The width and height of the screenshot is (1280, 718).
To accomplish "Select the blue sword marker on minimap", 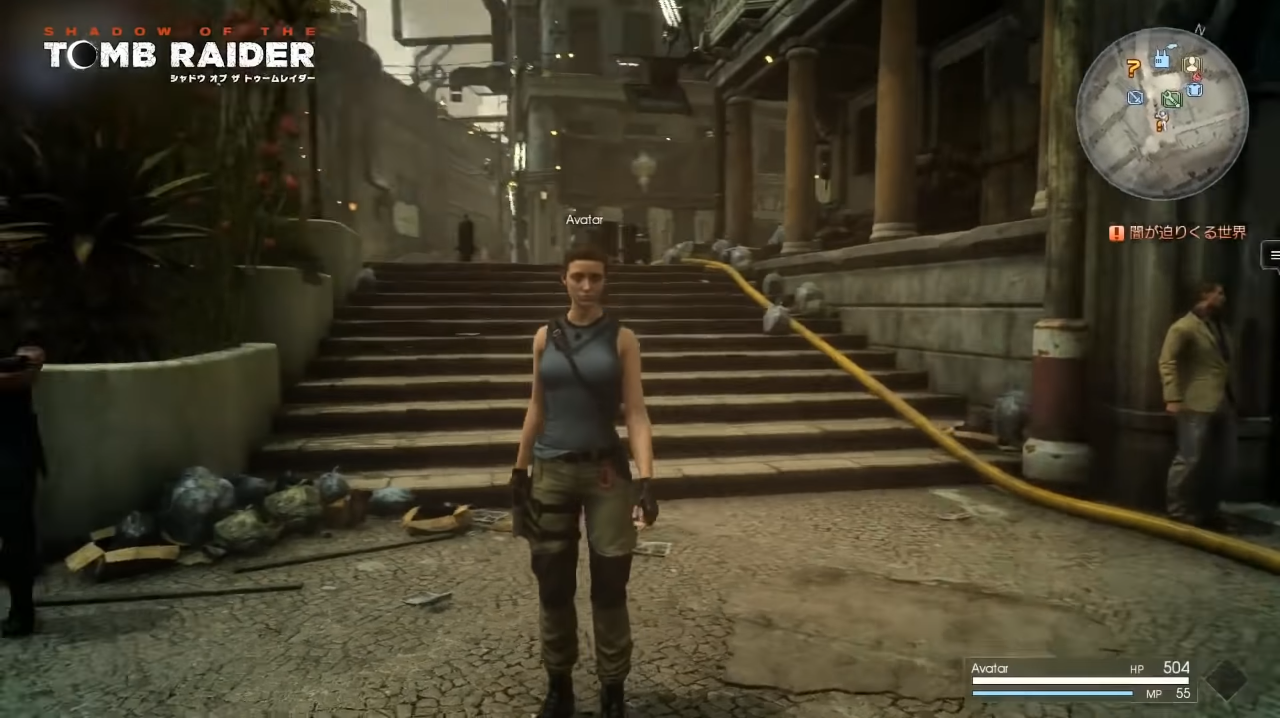I will [x=1135, y=97].
